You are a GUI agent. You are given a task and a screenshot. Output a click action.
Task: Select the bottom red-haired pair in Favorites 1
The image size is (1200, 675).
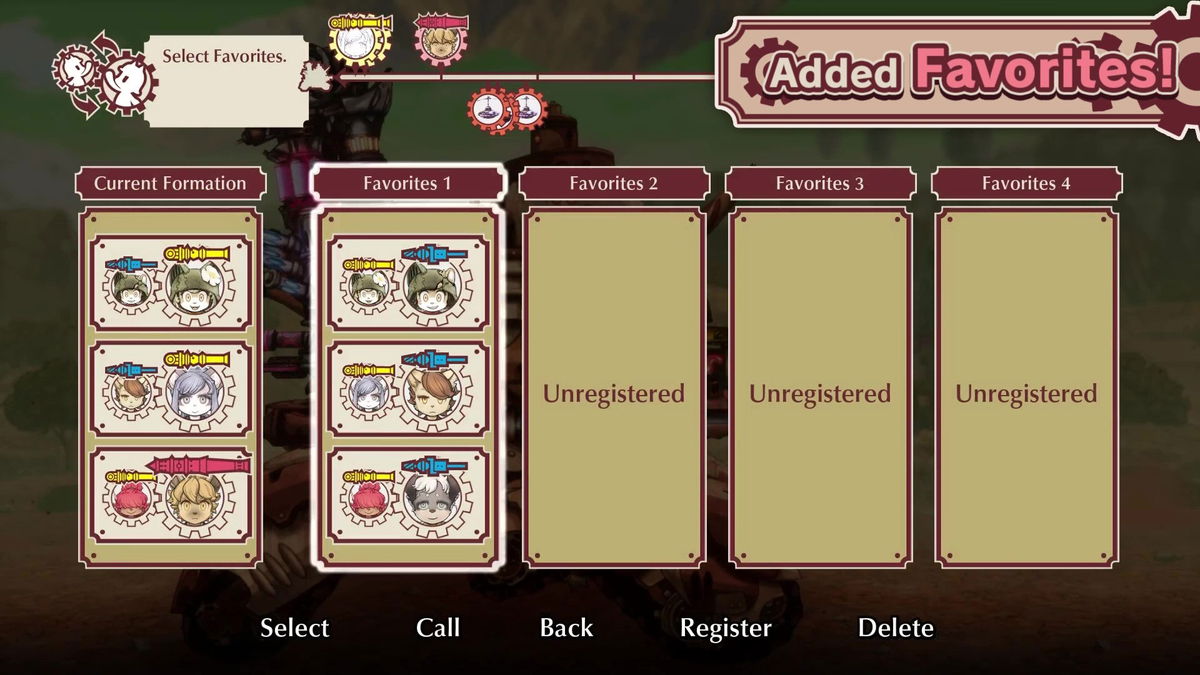(407, 497)
